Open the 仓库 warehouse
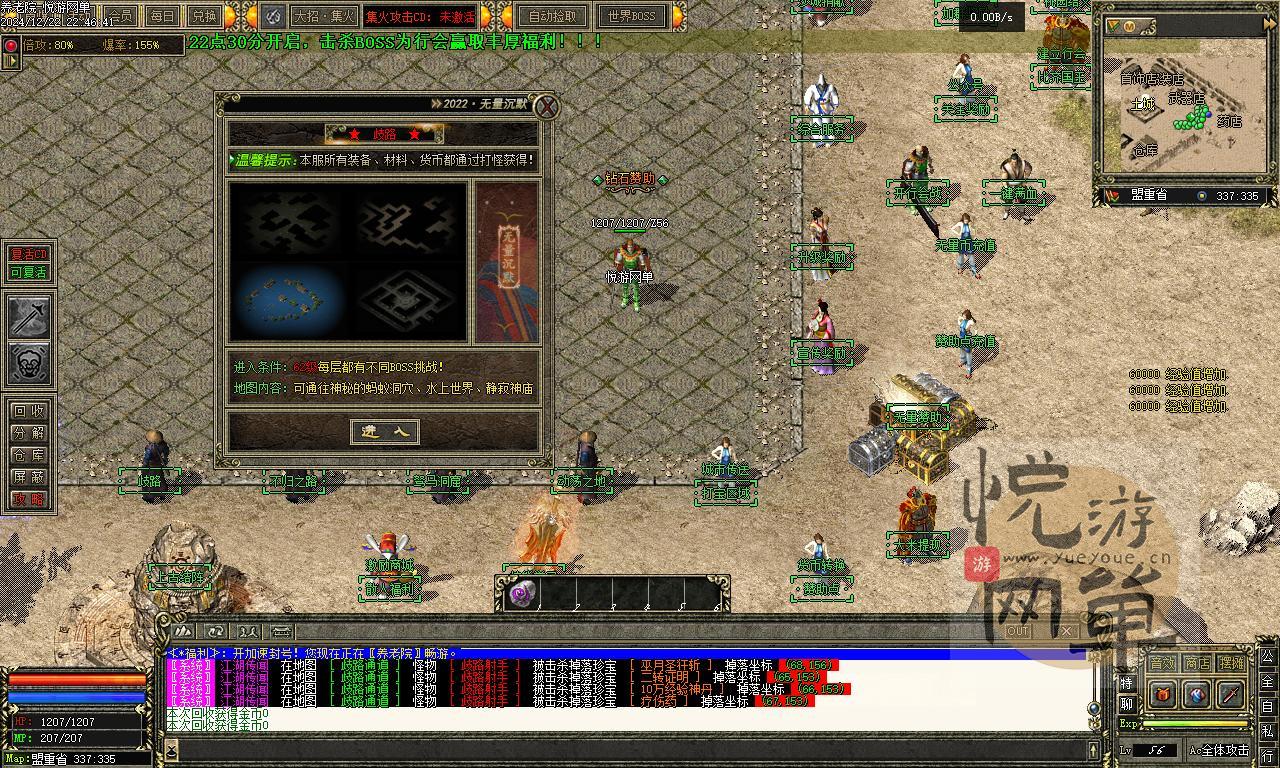Screen dimensions: 1280x768 tap(29, 455)
